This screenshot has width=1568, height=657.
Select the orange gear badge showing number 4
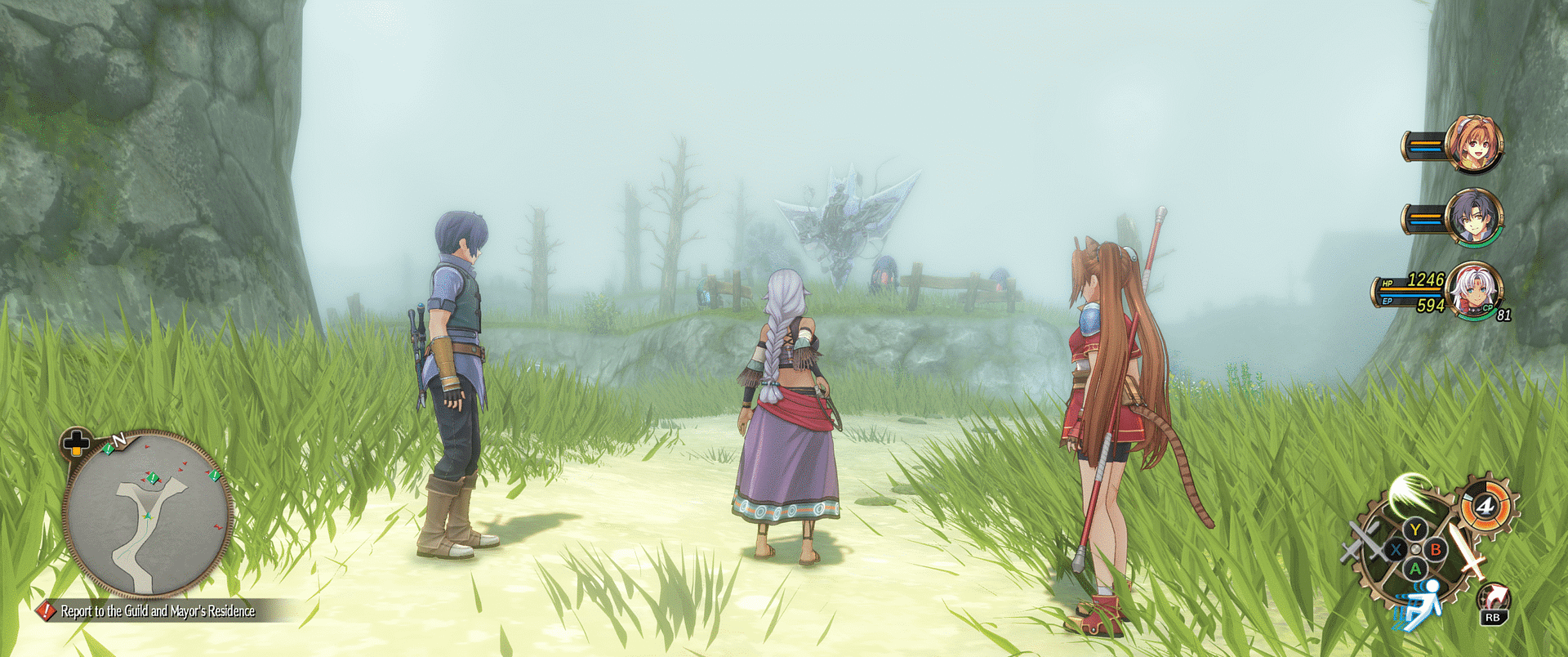[1485, 505]
